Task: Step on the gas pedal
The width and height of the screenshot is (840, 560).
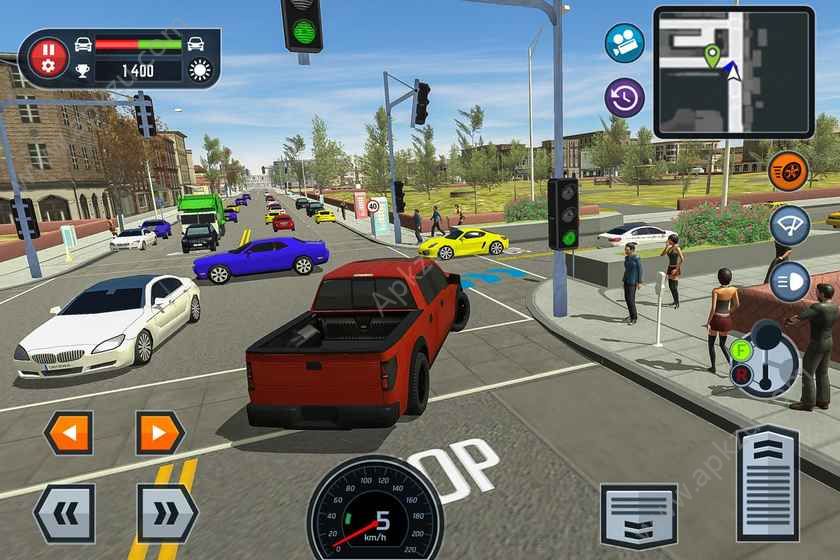Action: click(767, 482)
